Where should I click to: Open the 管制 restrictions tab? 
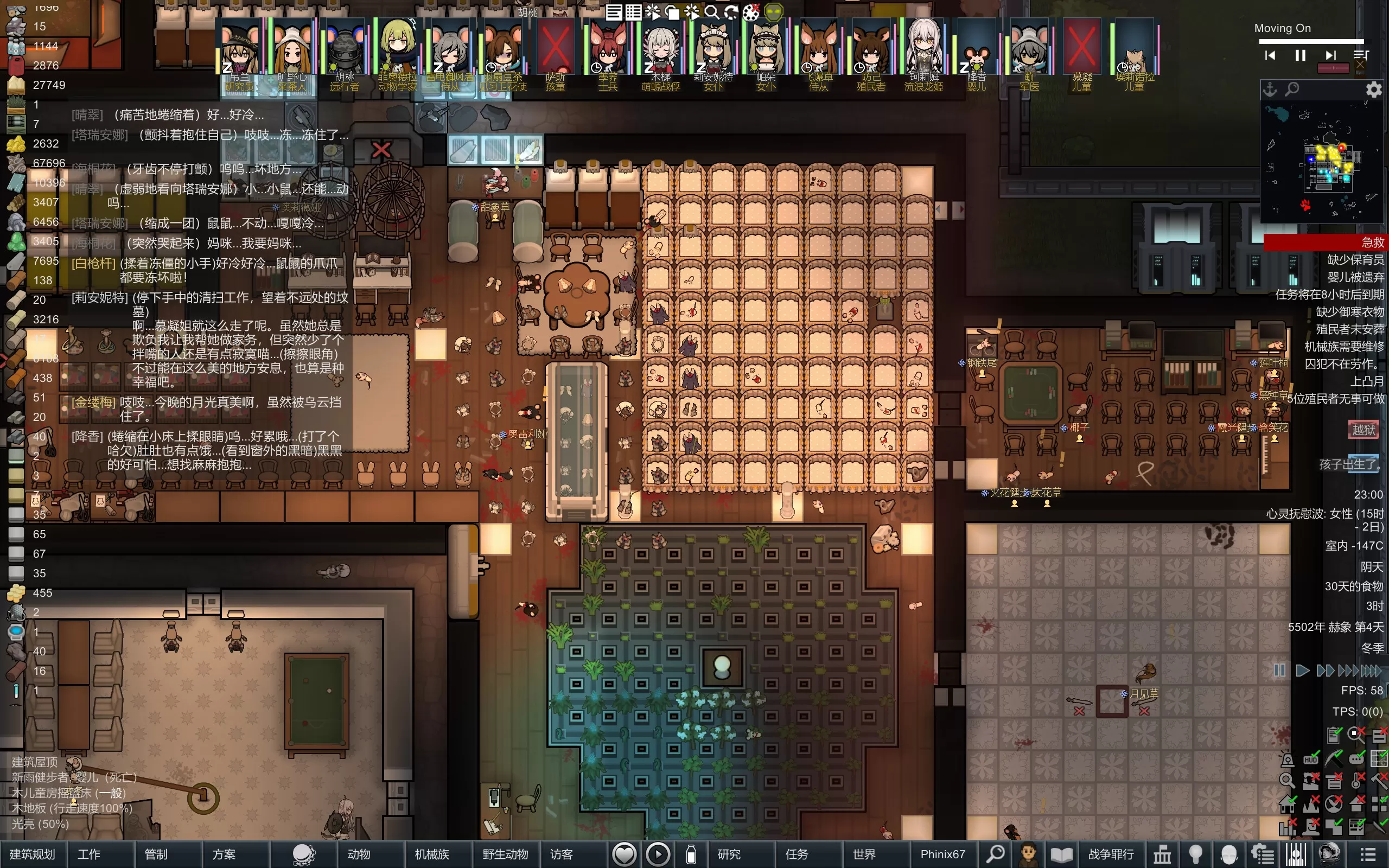(x=156, y=854)
